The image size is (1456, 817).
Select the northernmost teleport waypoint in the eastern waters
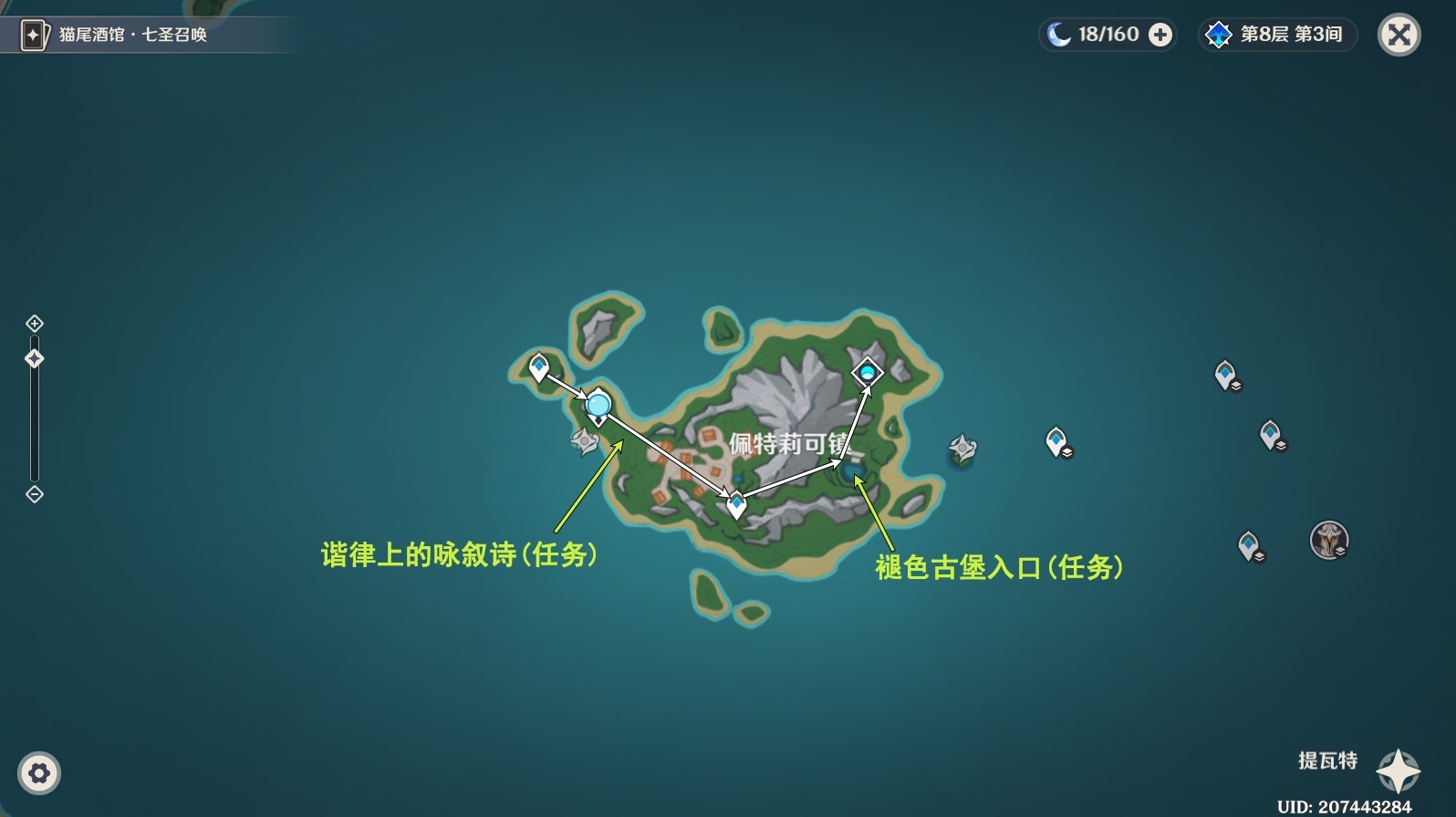pyautogui.click(x=1223, y=373)
